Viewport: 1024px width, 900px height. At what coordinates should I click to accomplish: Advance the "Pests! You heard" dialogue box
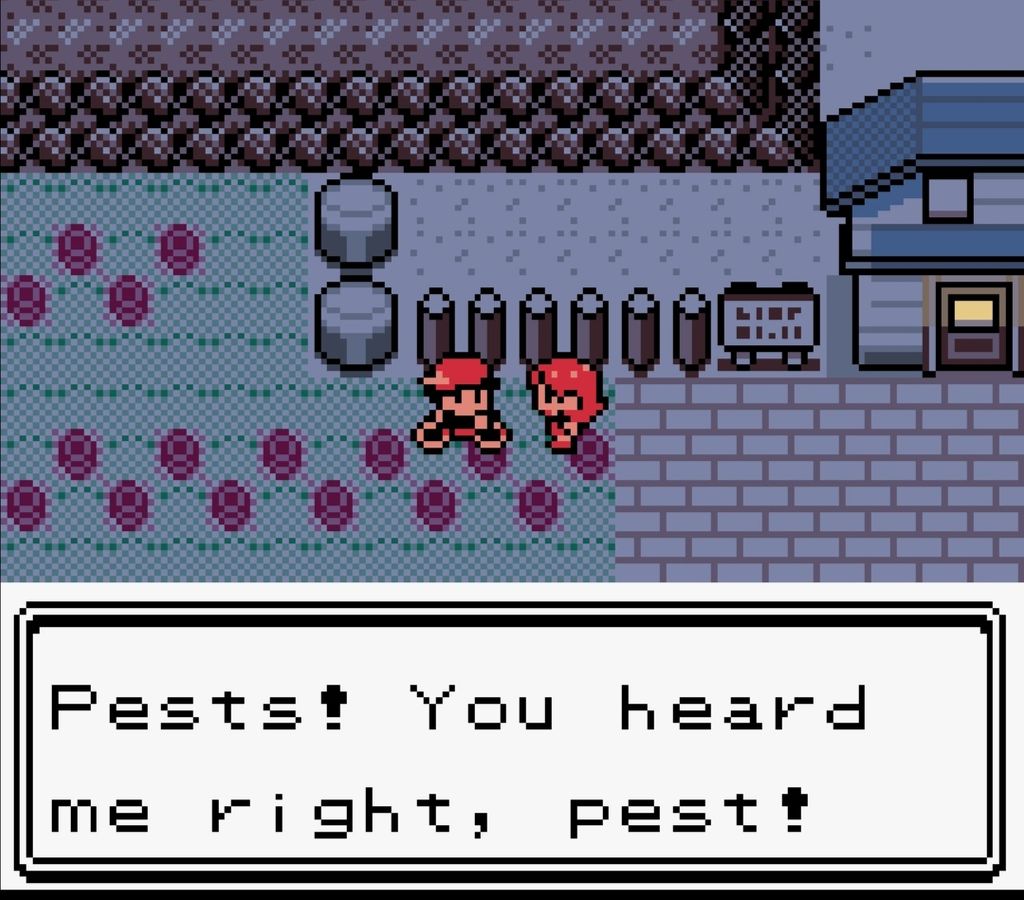point(510,744)
